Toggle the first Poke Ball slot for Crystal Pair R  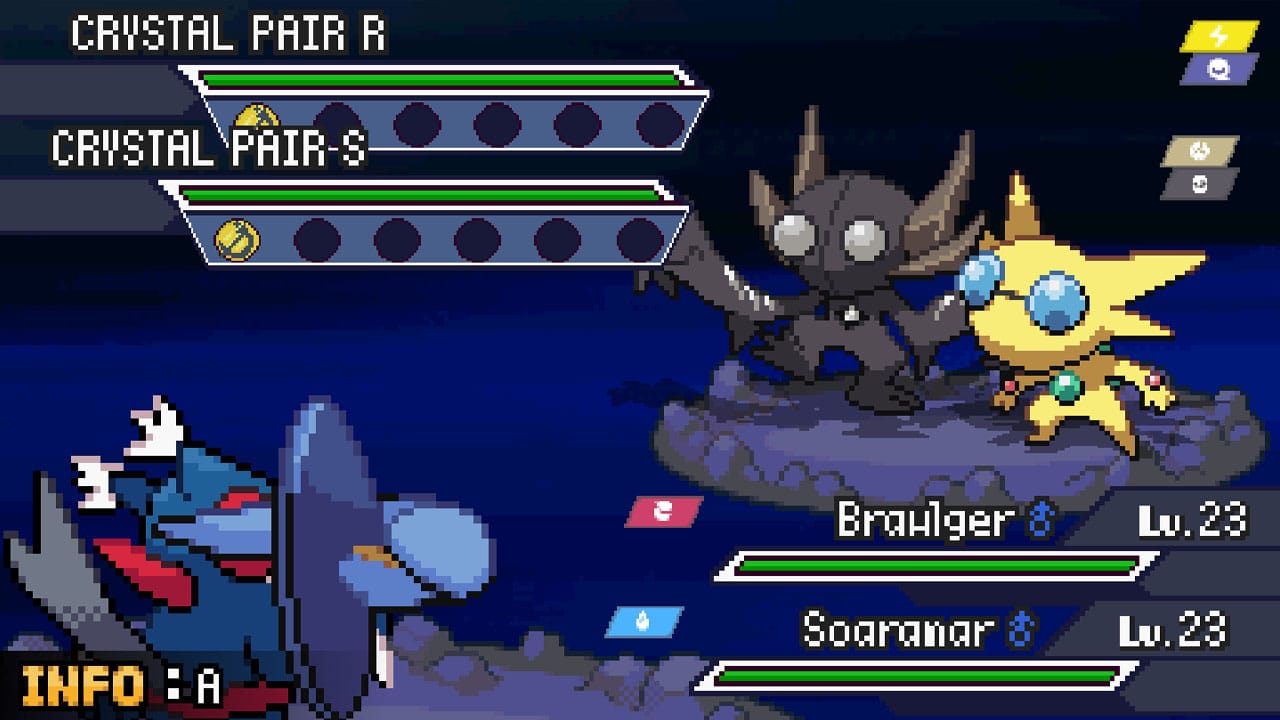[333, 120]
